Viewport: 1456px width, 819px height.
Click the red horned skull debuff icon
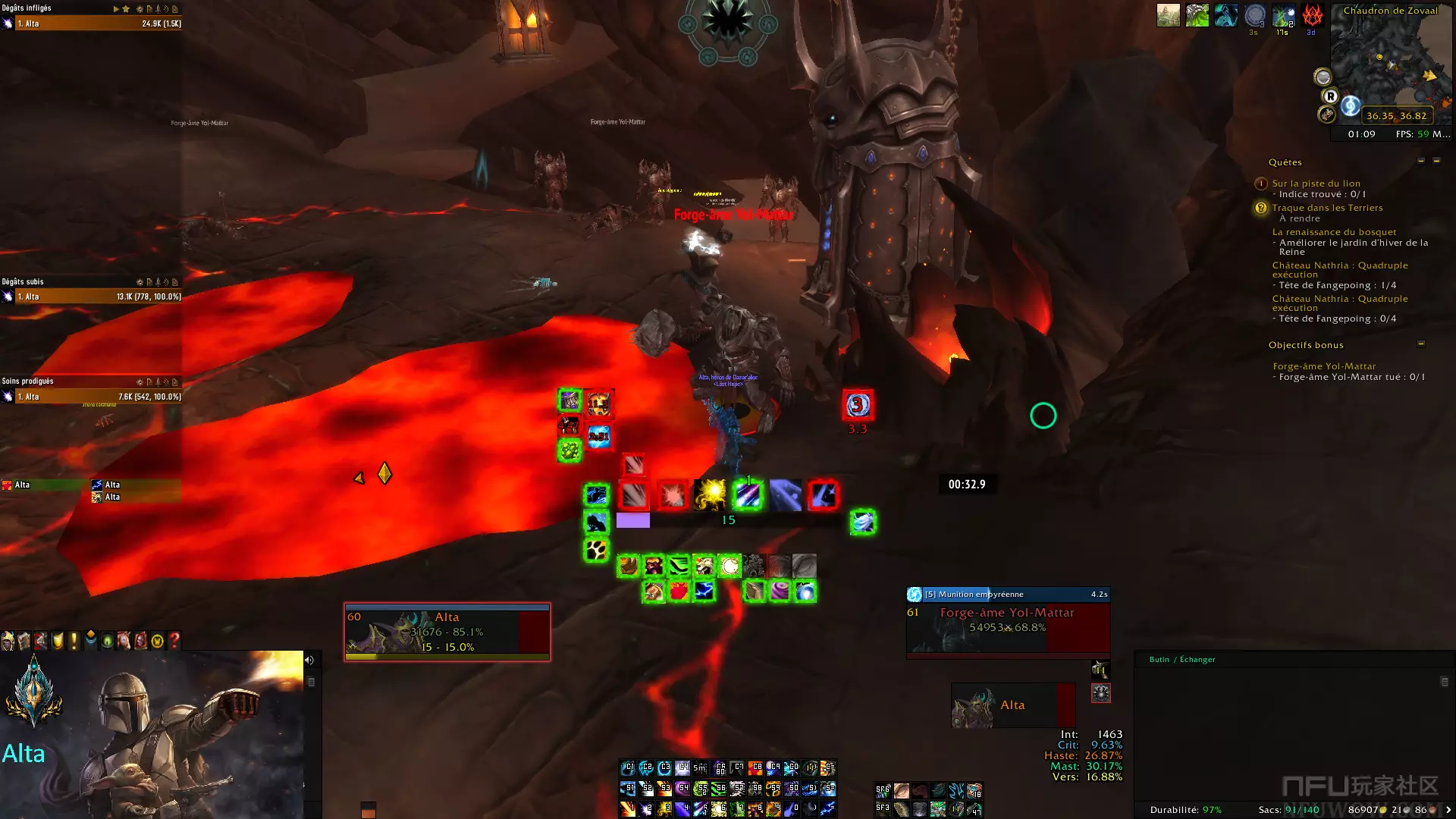[x=1313, y=15]
